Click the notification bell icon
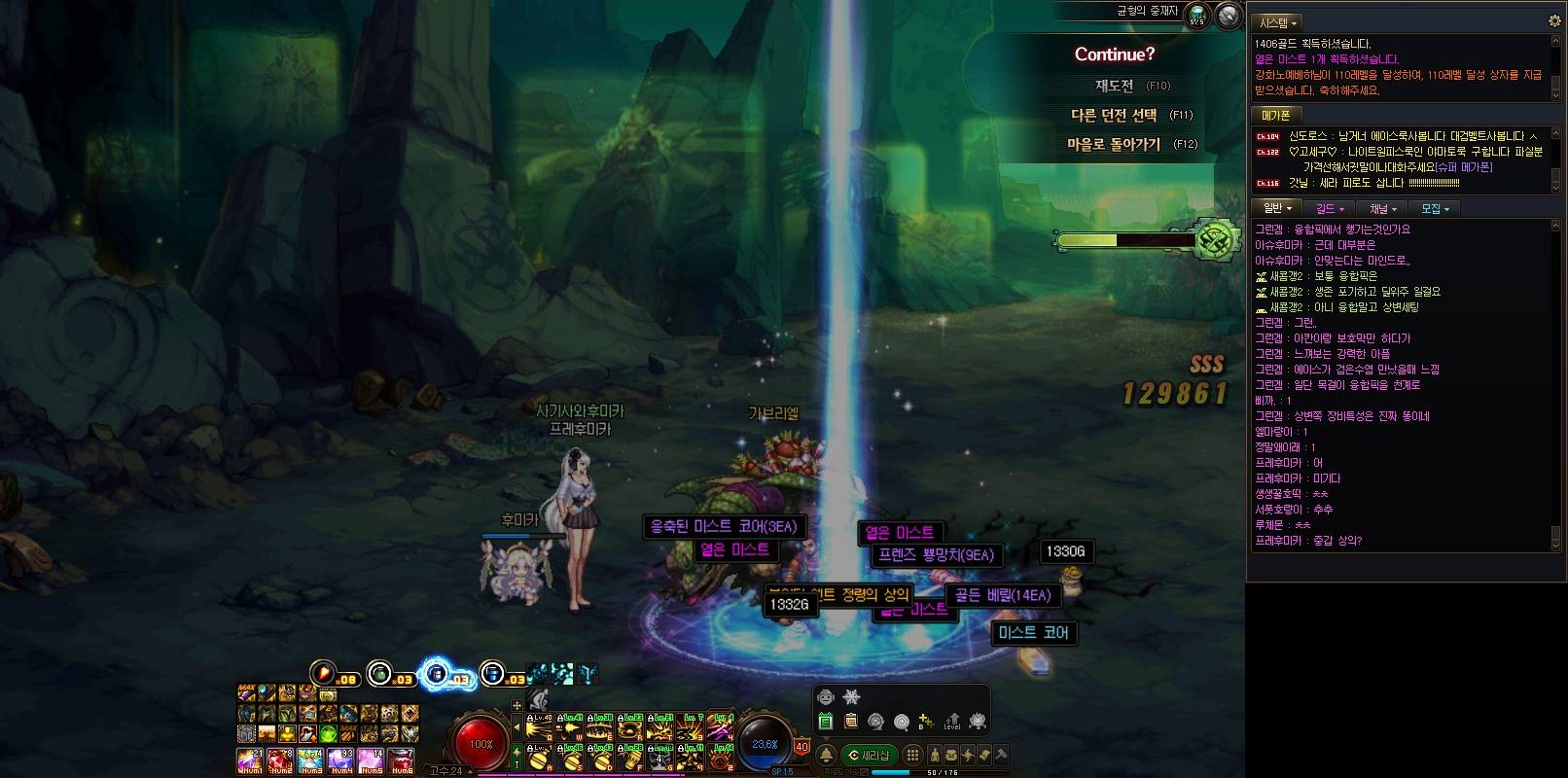 click(x=826, y=755)
